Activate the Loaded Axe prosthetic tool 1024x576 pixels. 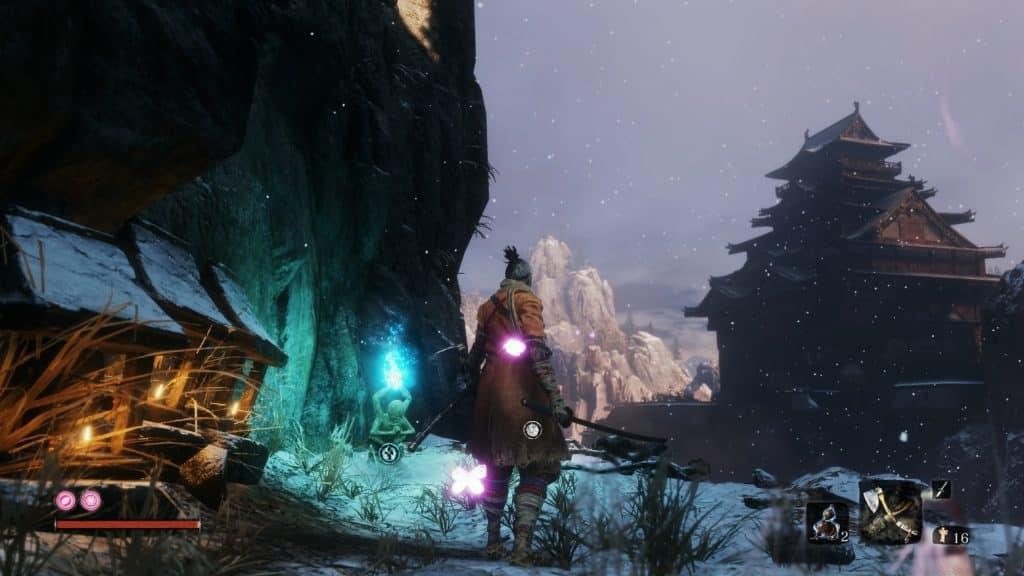click(x=890, y=511)
